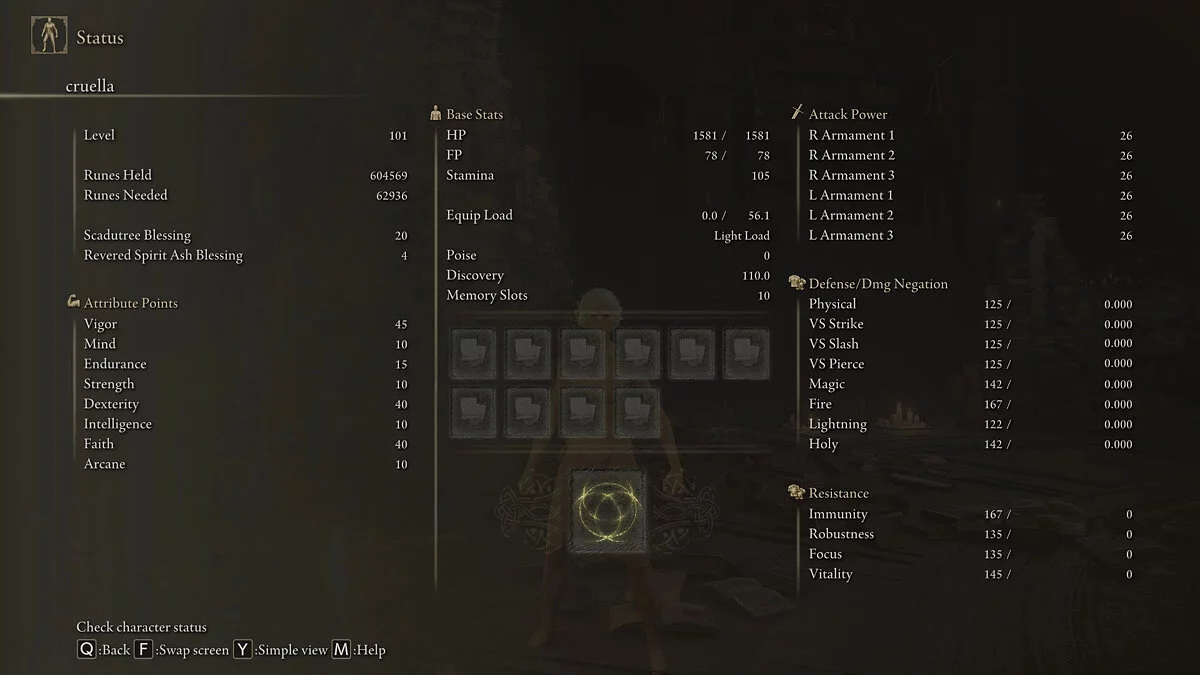Highlight the Discovery stat row
Image resolution: width=1200 pixels, height=675 pixels.
[x=607, y=275]
